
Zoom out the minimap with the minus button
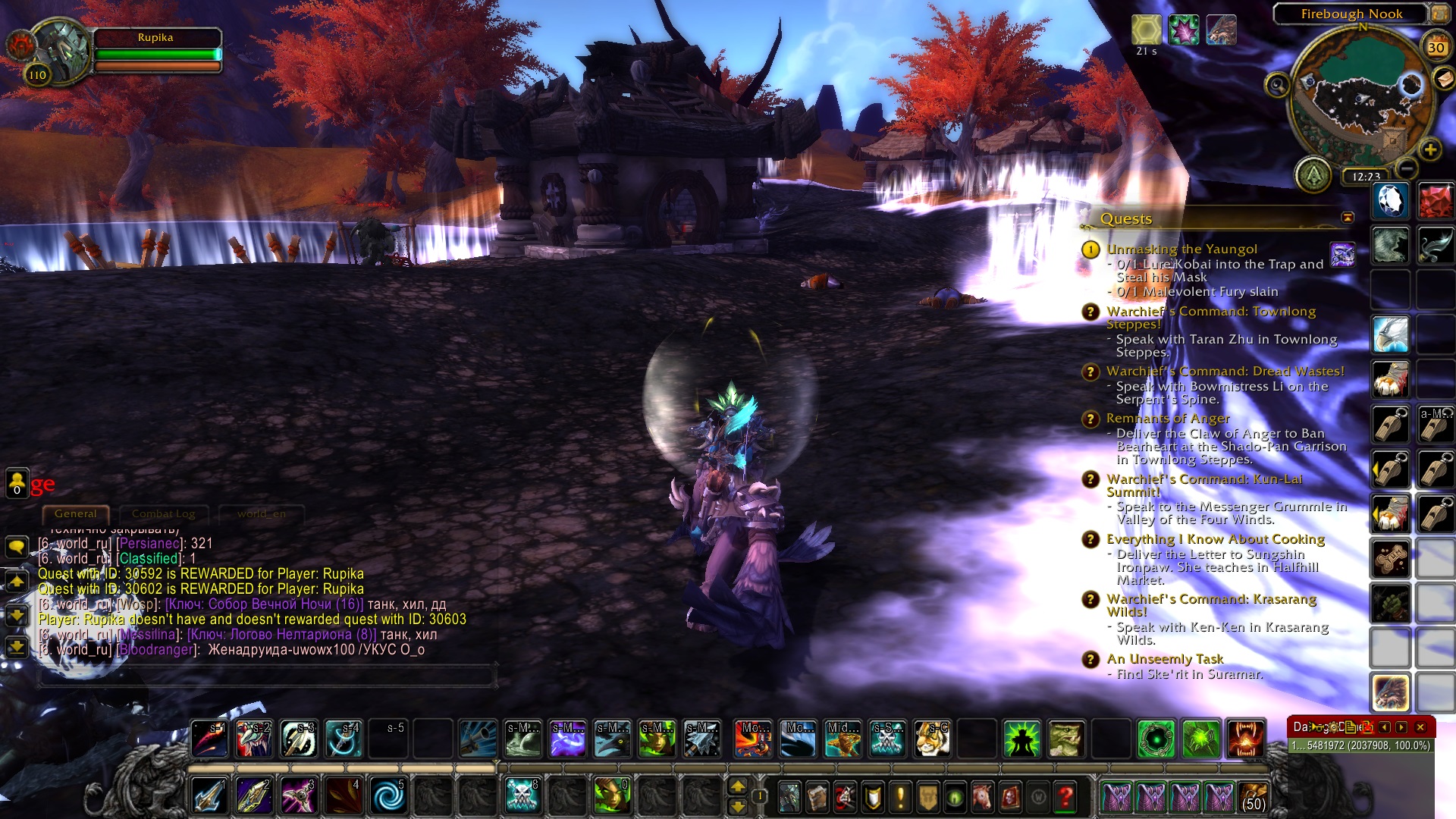[x=1407, y=168]
